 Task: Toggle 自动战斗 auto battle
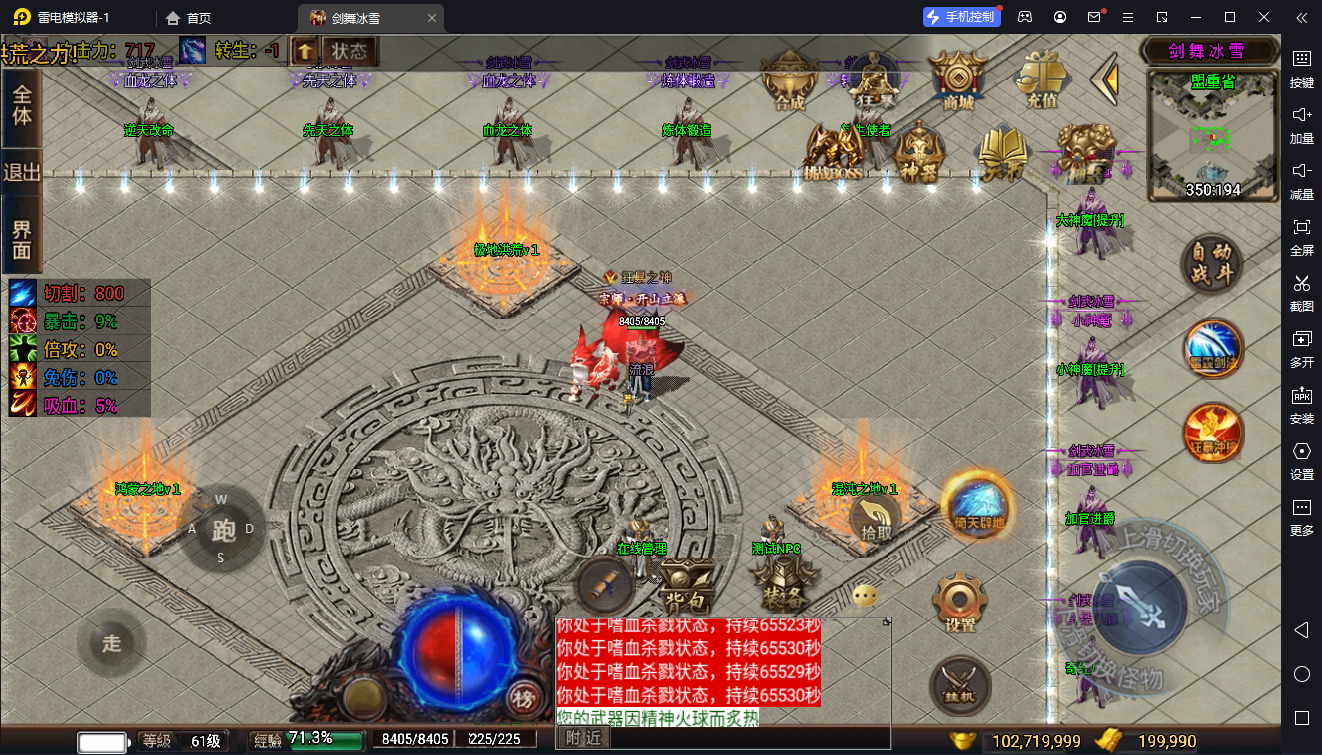(1212, 263)
